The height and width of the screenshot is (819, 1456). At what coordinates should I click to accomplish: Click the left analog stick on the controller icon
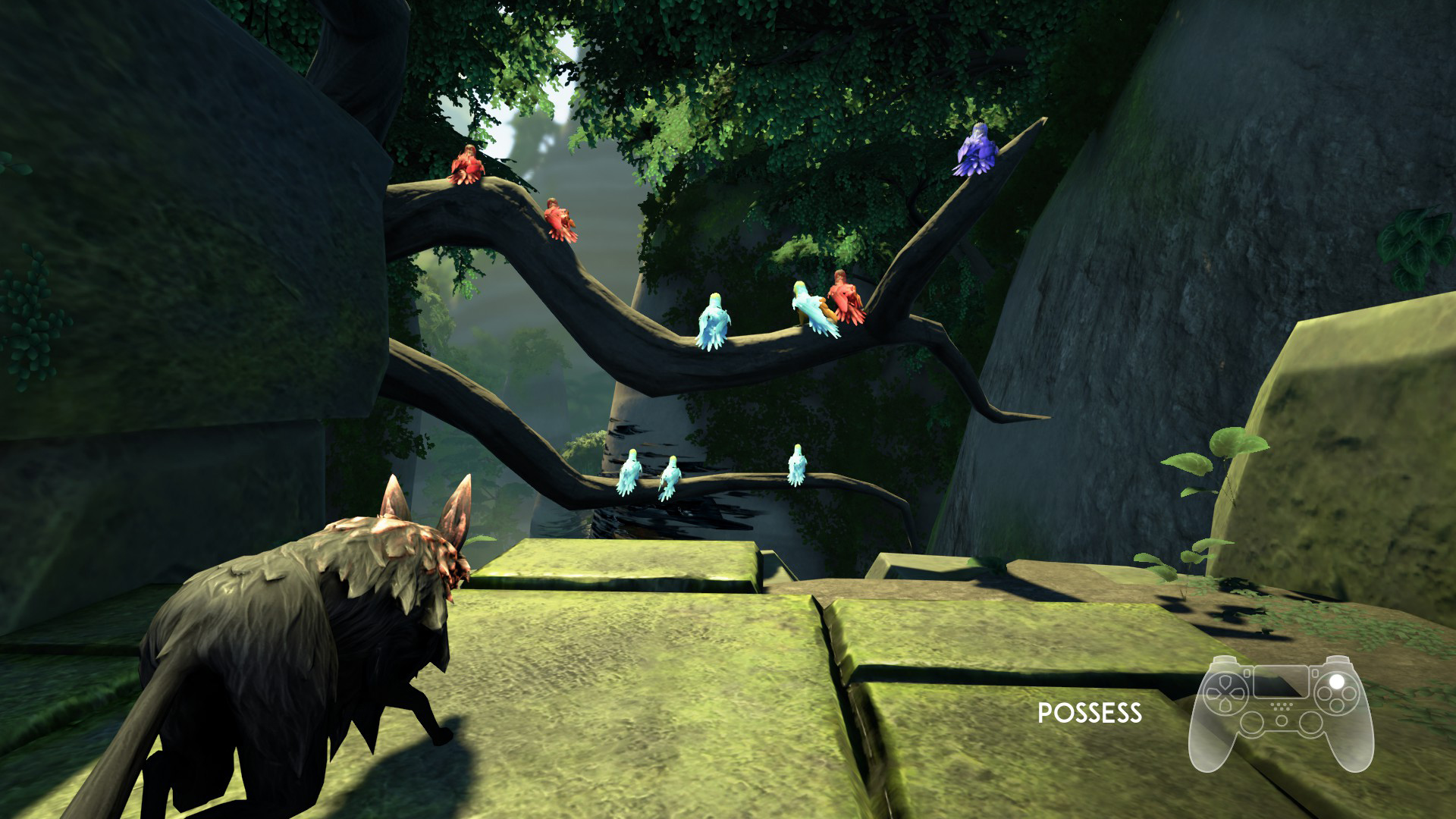[1252, 723]
